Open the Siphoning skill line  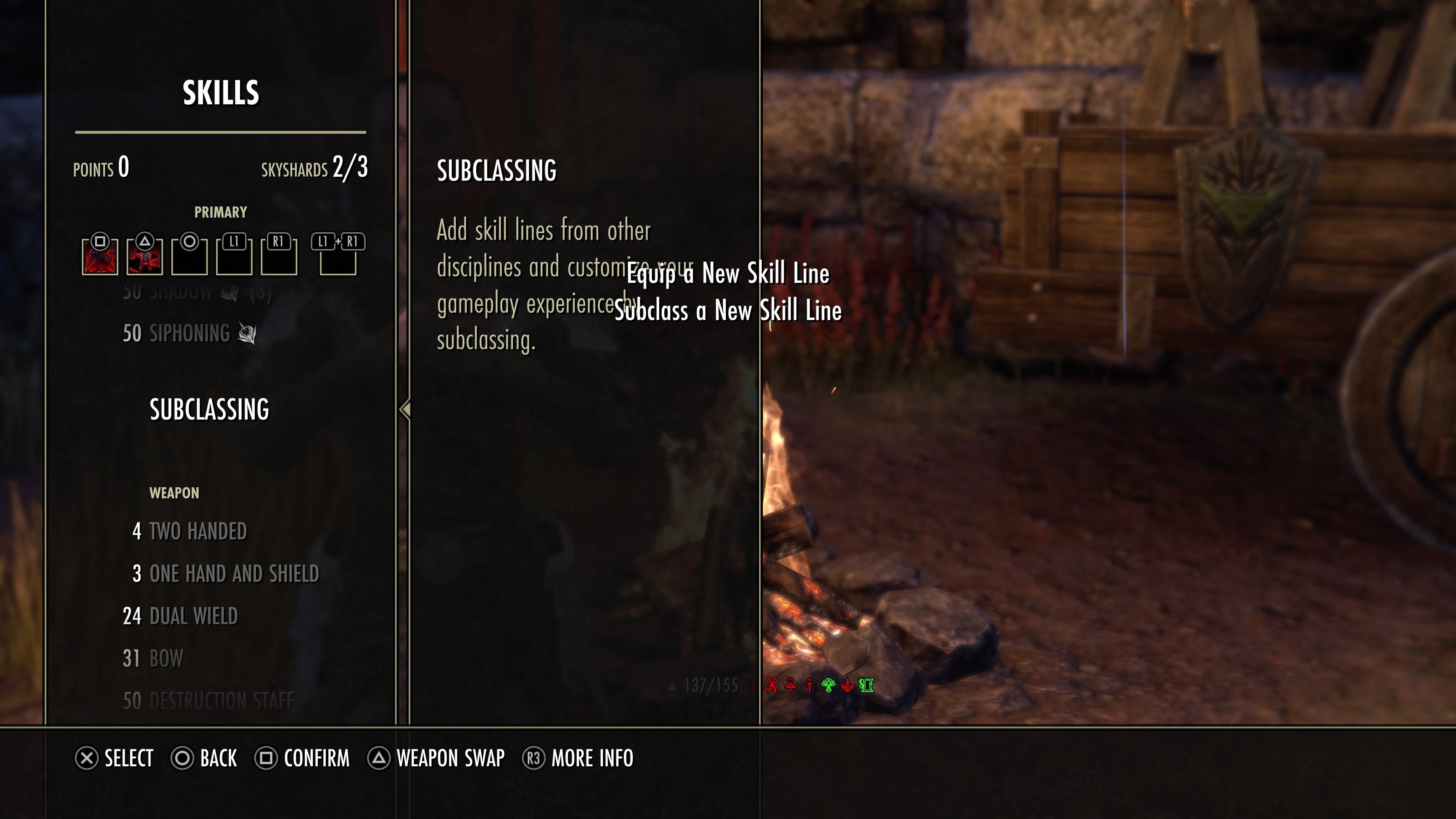point(190,334)
